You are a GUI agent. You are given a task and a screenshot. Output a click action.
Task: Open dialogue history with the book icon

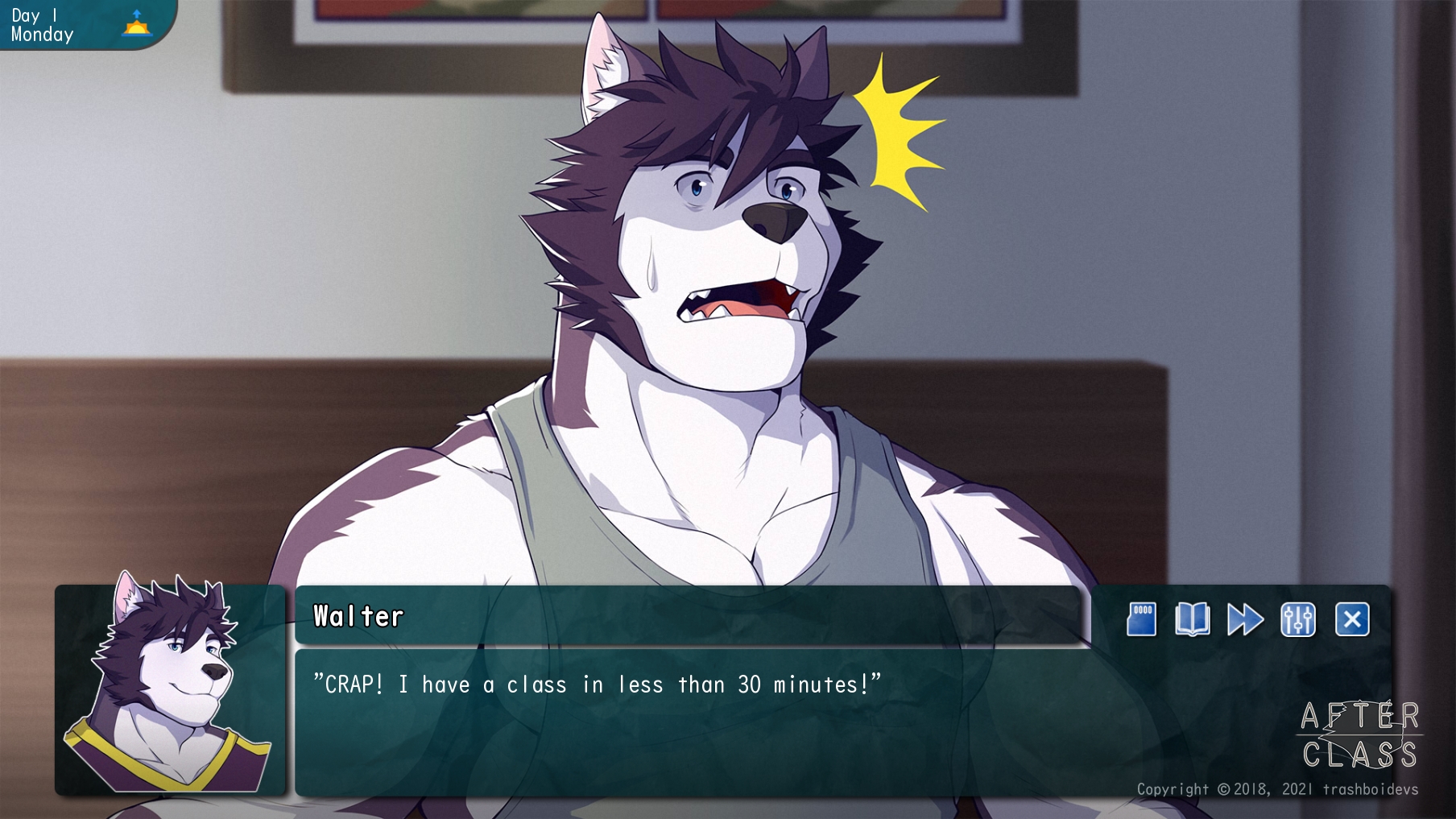[1193, 620]
